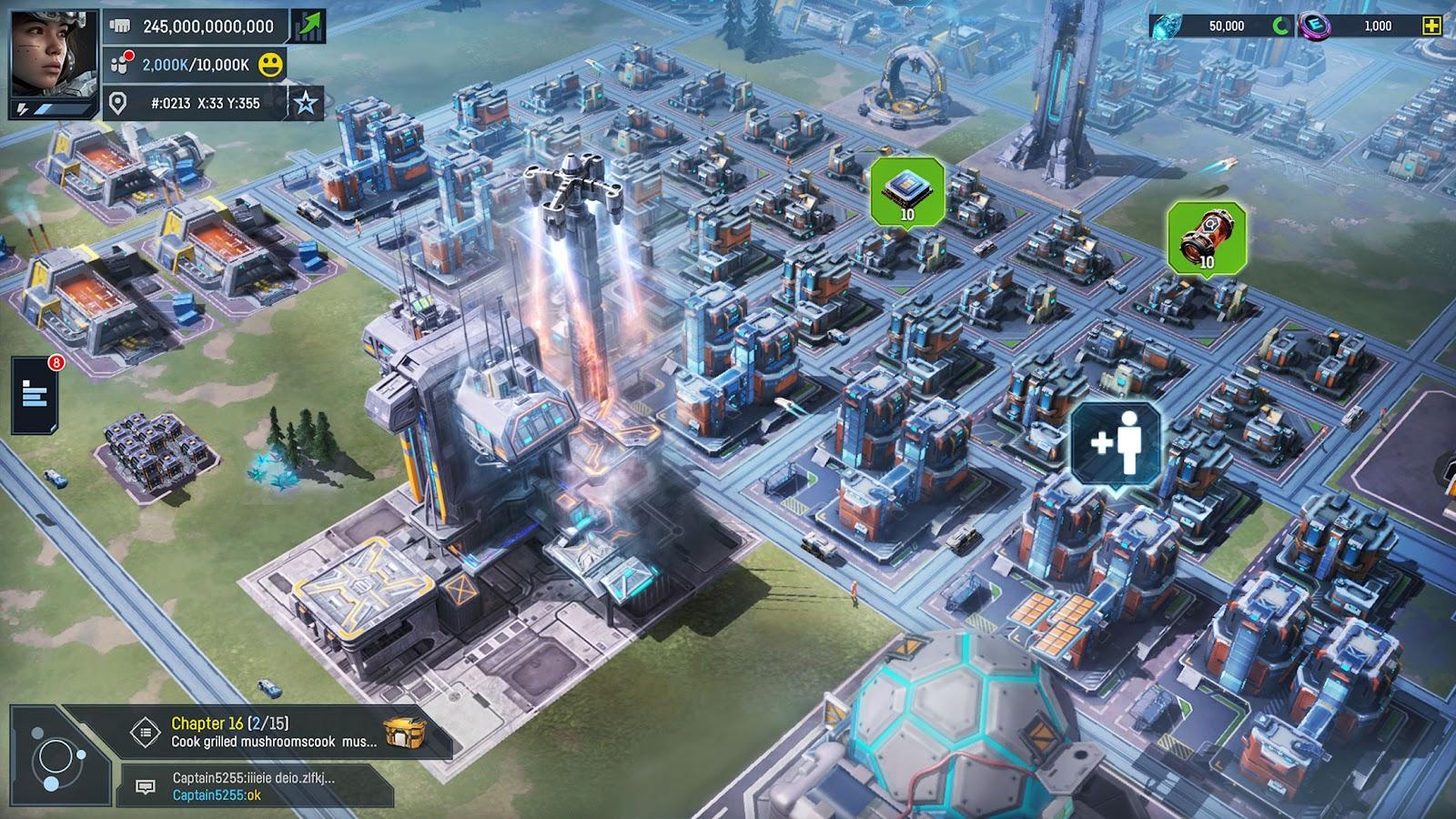Click the star icon beside the coordinates
Image resolution: width=1456 pixels, height=819 pixels.
(x=304, y=101)
